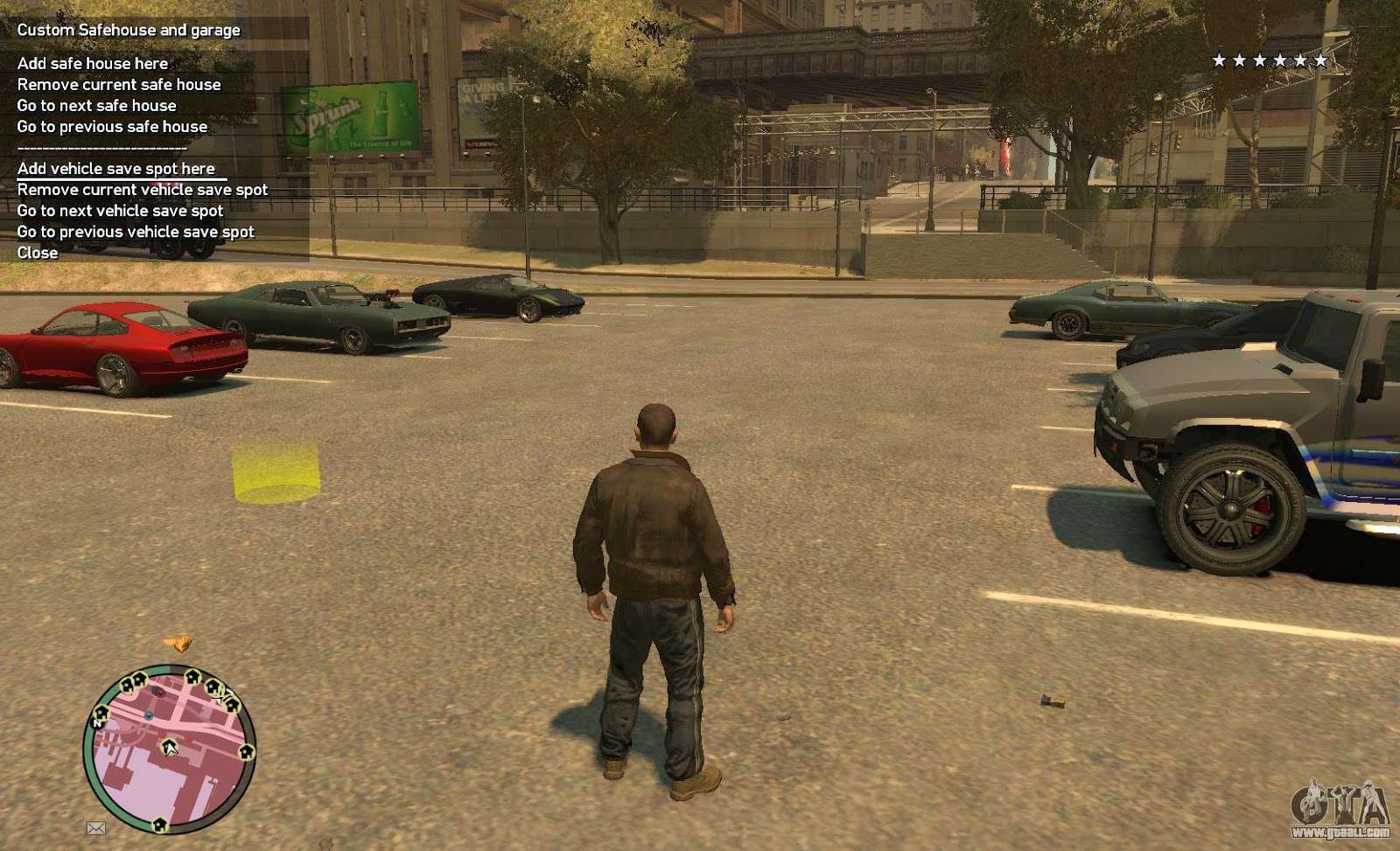The image size is (1400, 851).
Task: Choose 'Go to previous safe house'
Action: coord(111,126)
